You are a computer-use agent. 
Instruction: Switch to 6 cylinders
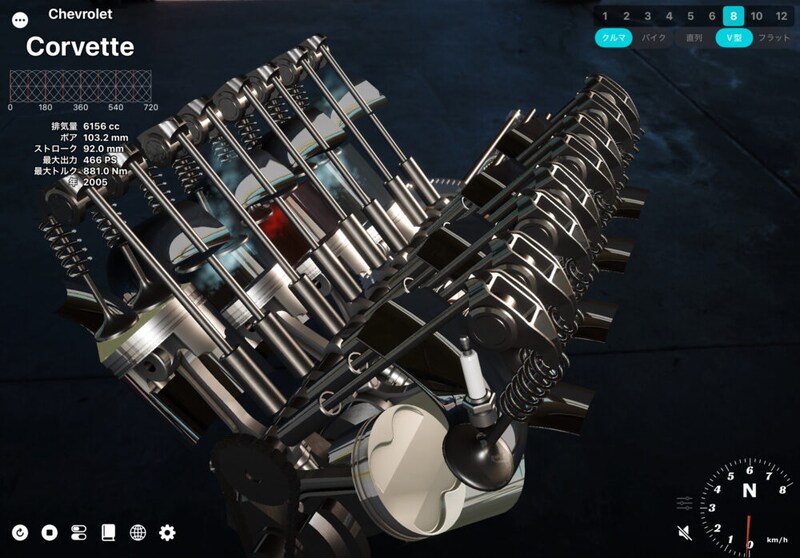[x=712, y=16]
